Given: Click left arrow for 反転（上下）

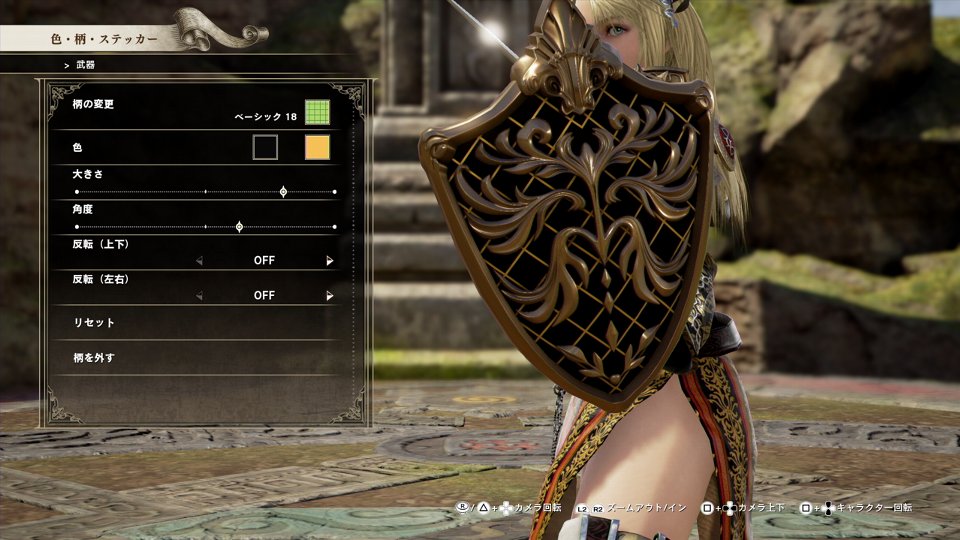Looking at the screenshot, I should 199,261.
